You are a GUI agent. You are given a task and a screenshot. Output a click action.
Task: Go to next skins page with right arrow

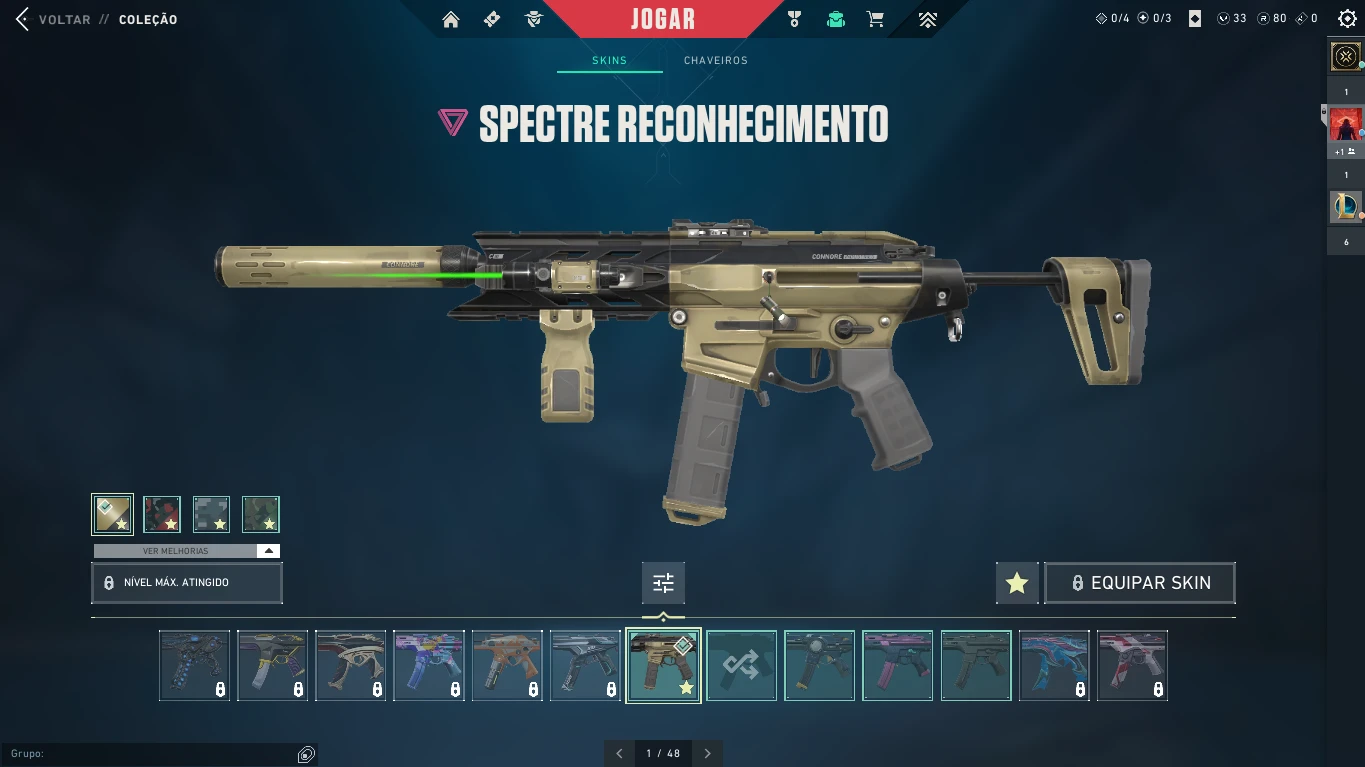(x=708, y=753)
